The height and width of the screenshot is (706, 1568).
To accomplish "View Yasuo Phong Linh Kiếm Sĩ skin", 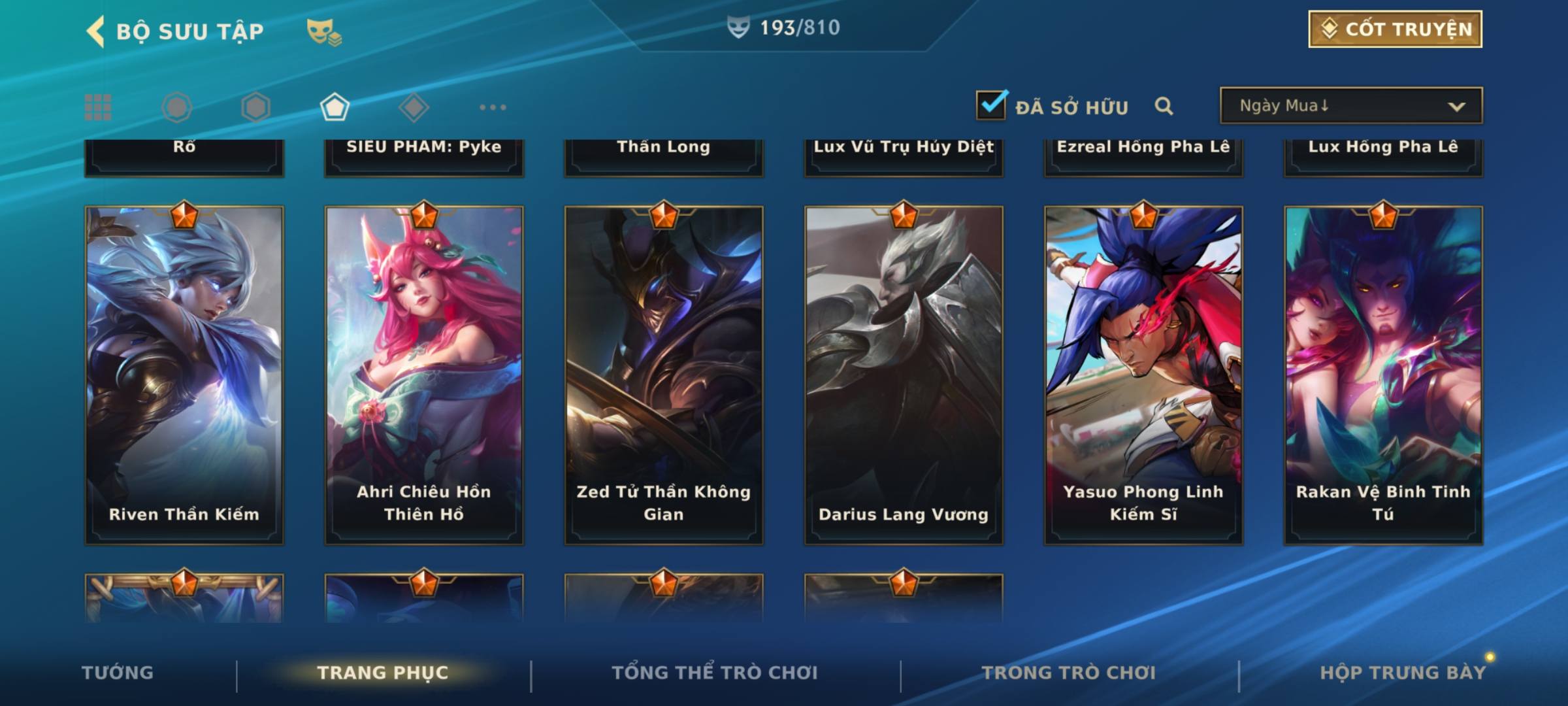I will click(x=1143, y=375).
